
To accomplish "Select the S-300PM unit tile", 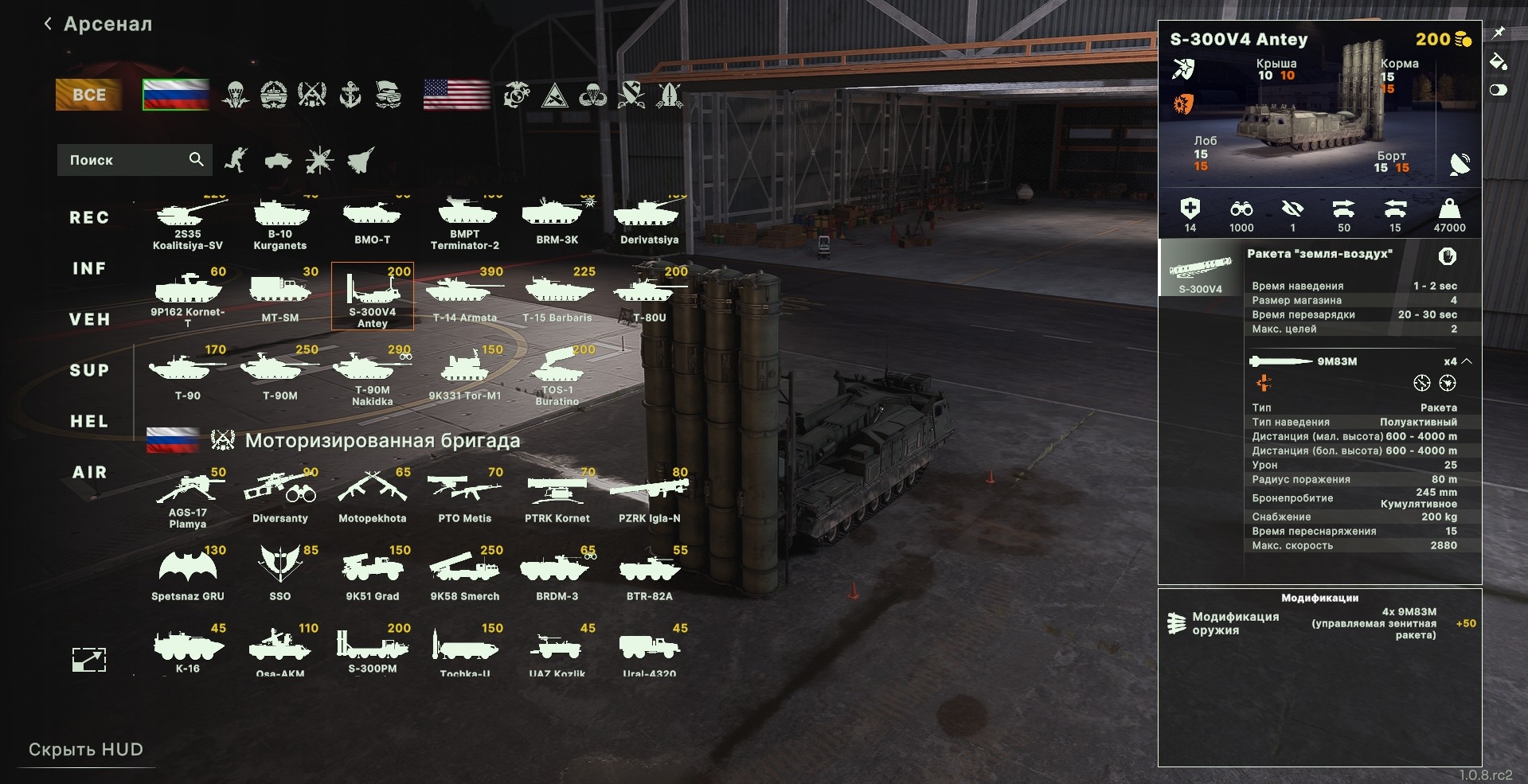I will pos(372,649).
